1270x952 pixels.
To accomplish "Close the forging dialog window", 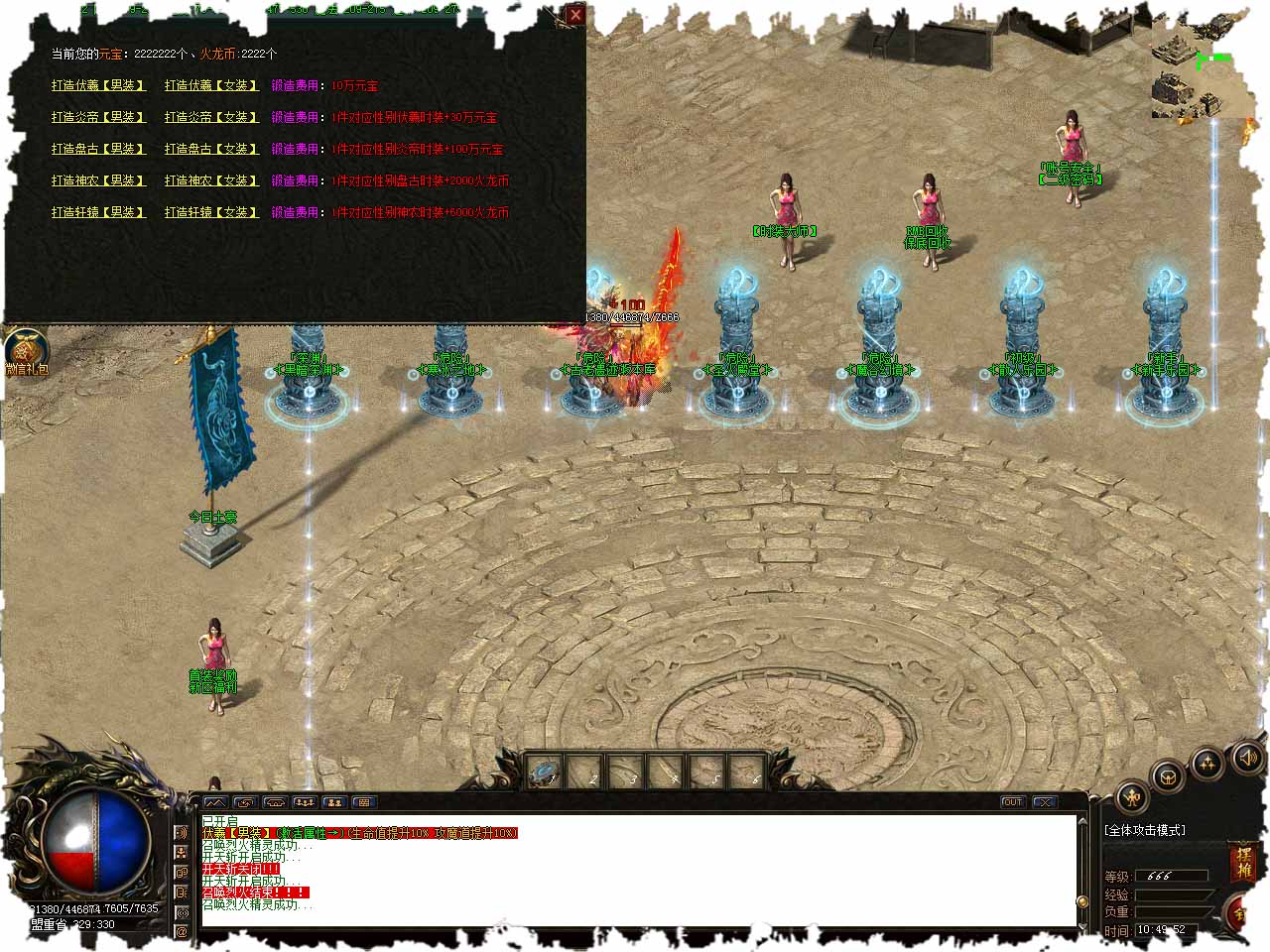I will click(575, 15).
